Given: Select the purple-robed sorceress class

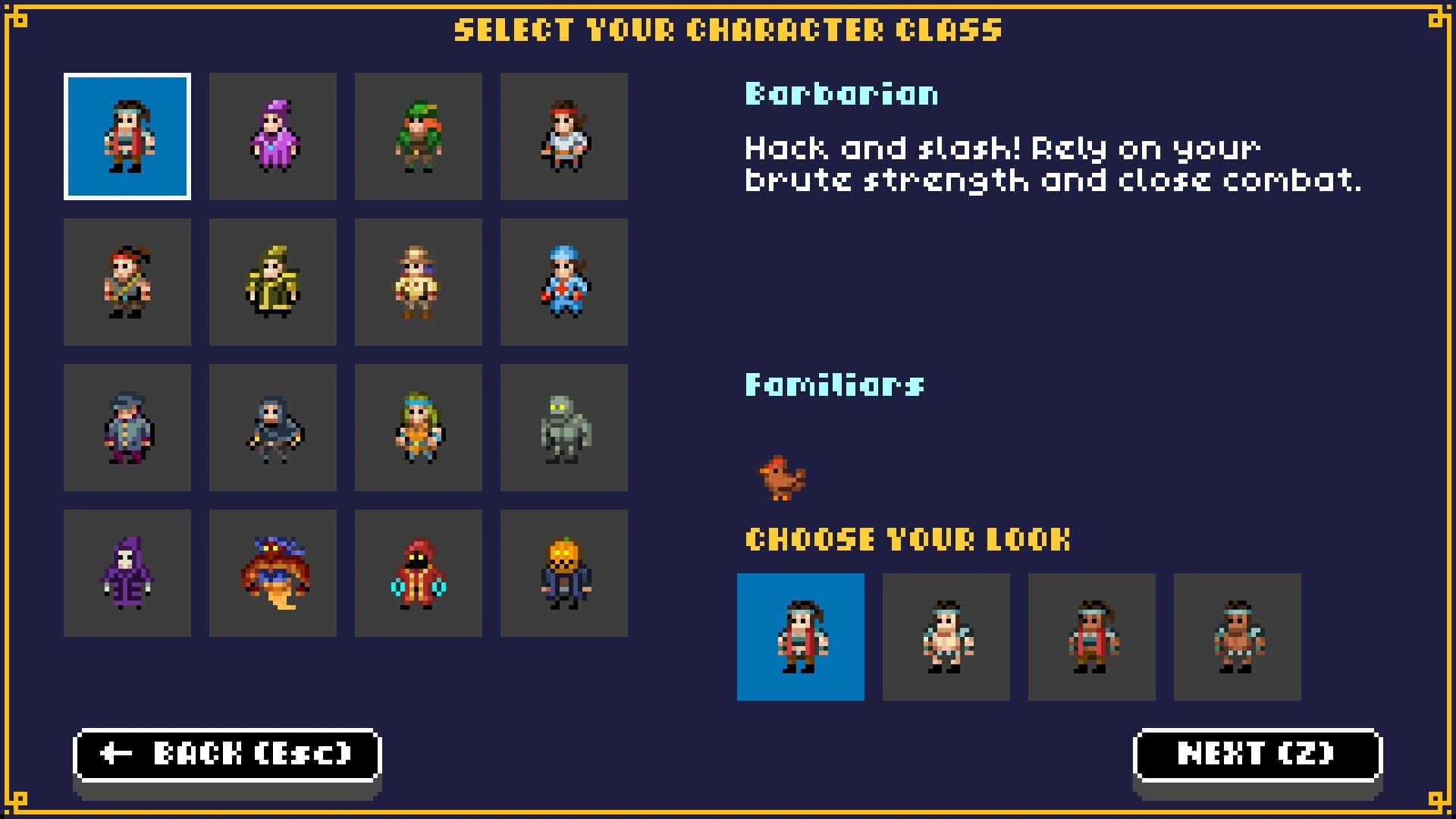Looking at the screenshot, I should pos(273,136).
